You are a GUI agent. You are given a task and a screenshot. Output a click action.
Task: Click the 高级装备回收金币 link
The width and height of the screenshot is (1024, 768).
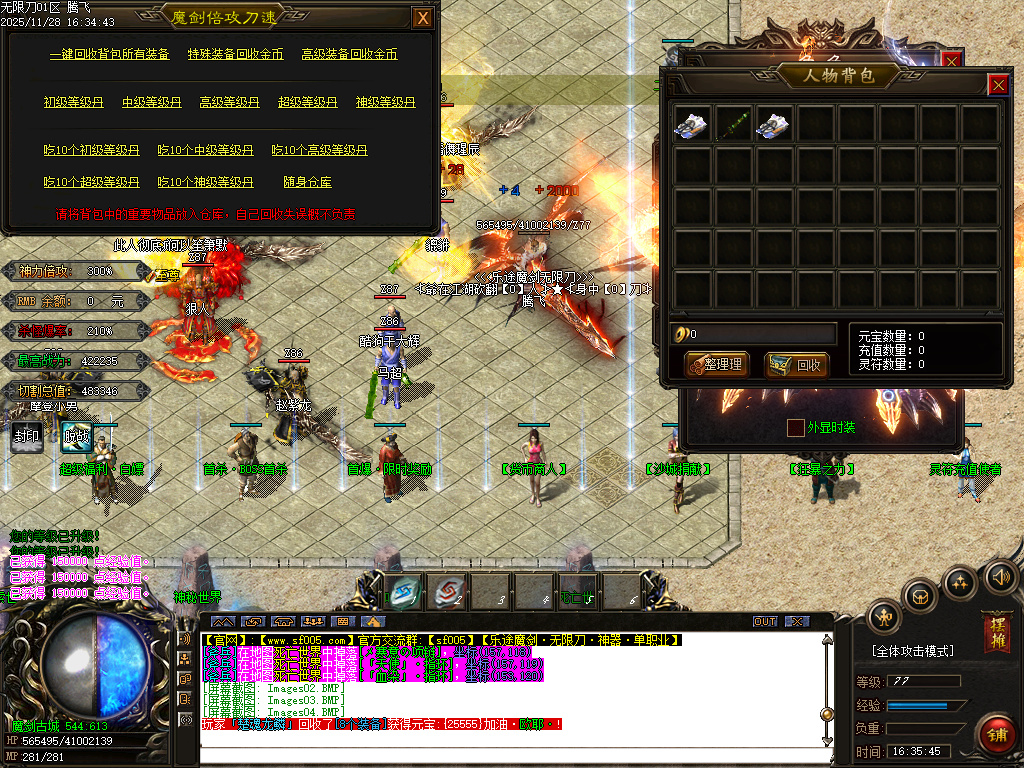pos(350,54)
